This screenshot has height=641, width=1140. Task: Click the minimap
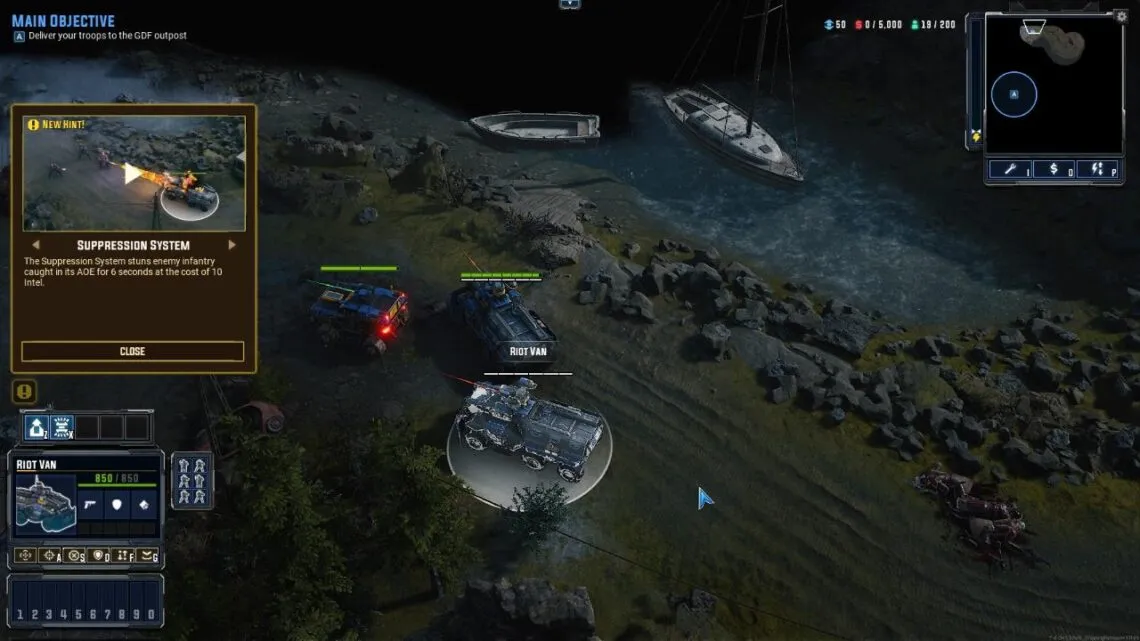click(1053, 84)
